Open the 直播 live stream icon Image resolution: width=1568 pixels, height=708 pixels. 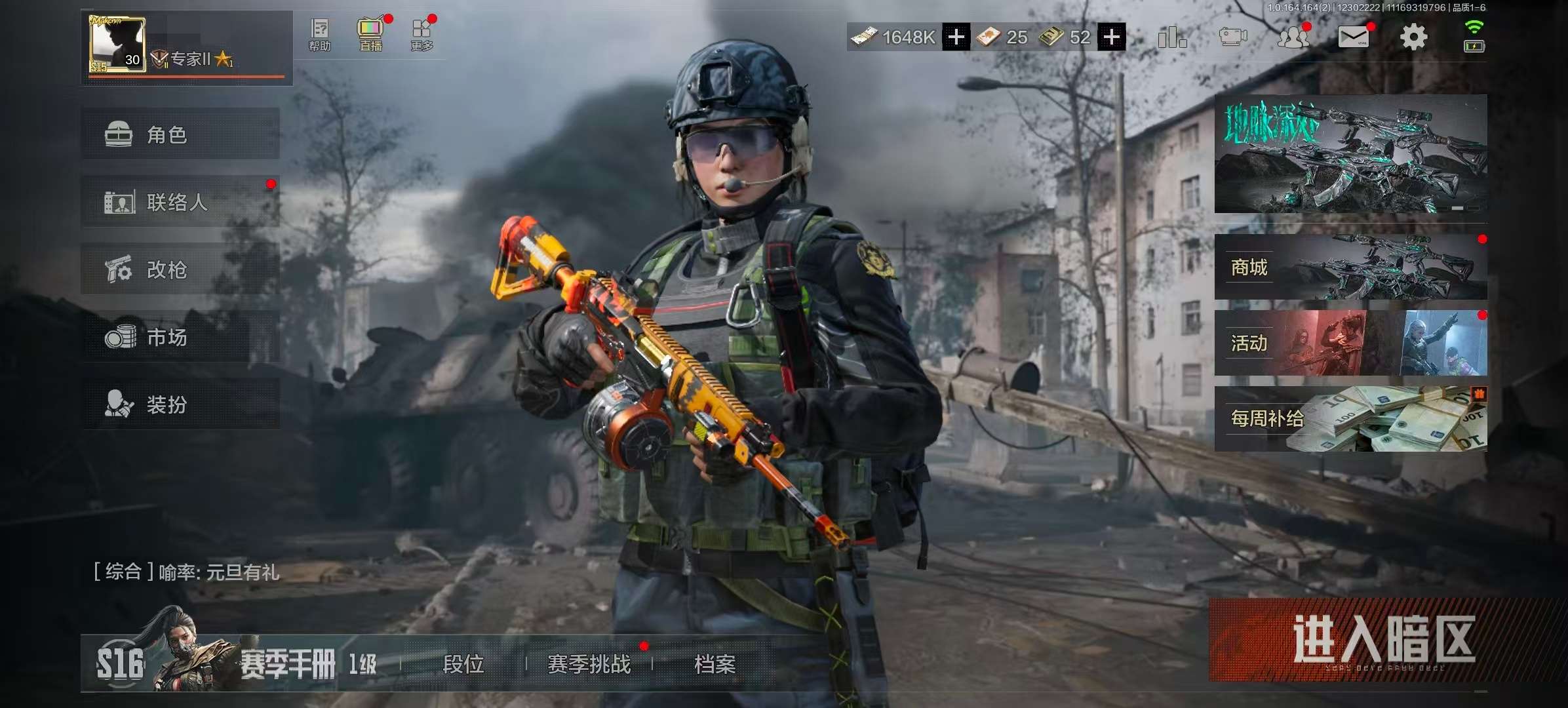370,34
